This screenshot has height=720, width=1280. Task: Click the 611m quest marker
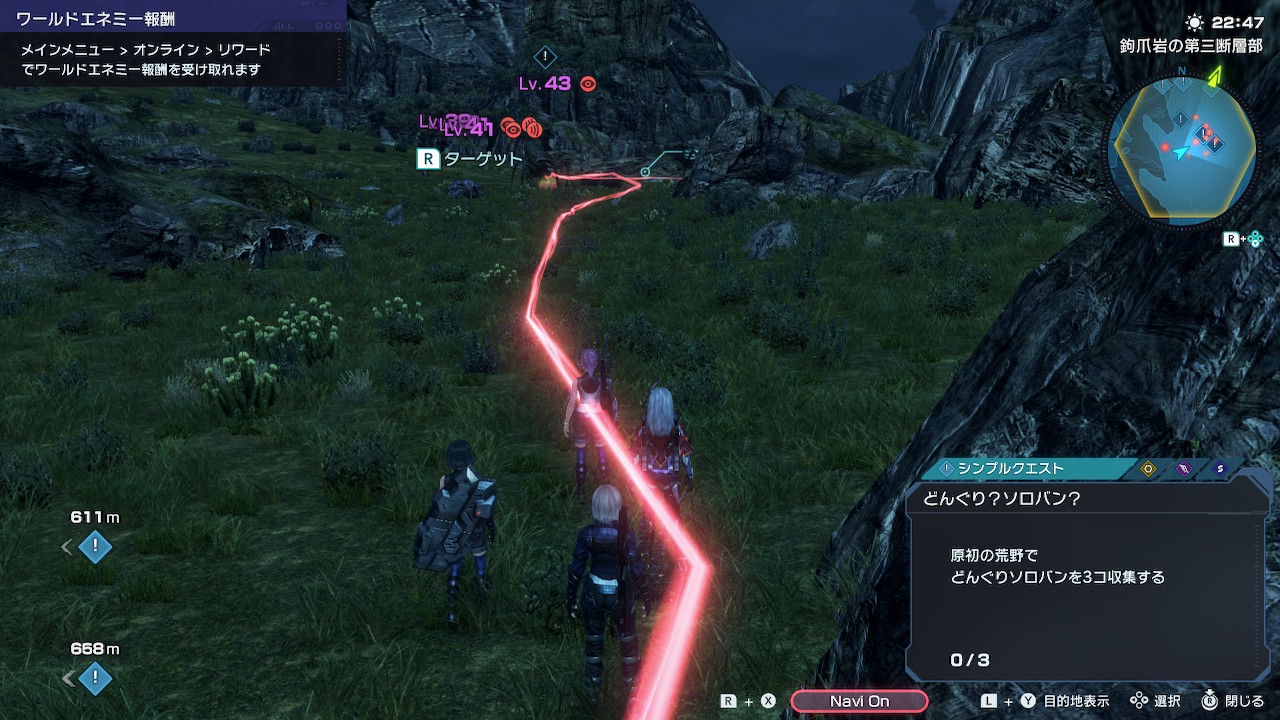click(x=95, y=547)
